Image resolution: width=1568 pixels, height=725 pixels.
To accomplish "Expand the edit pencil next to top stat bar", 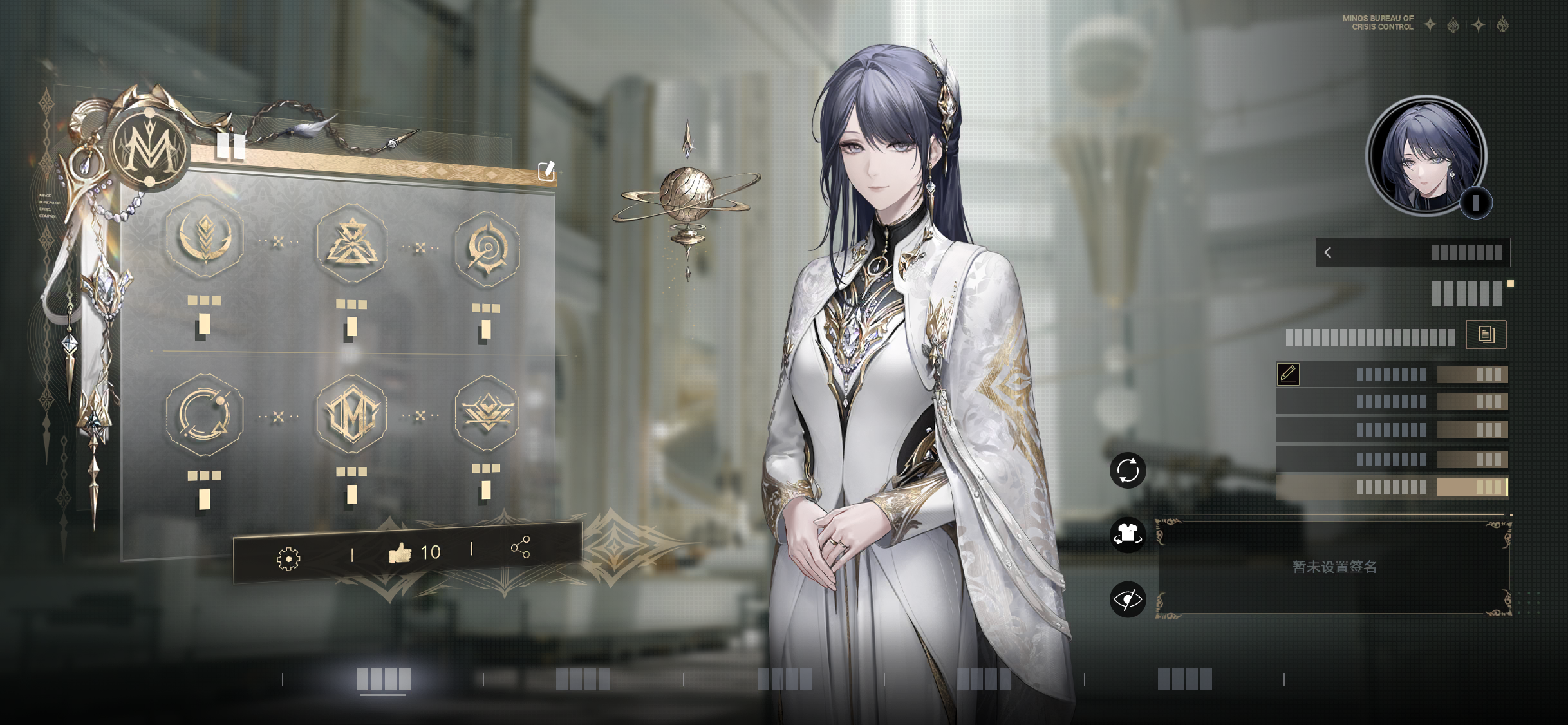I will pos(1289,373).
